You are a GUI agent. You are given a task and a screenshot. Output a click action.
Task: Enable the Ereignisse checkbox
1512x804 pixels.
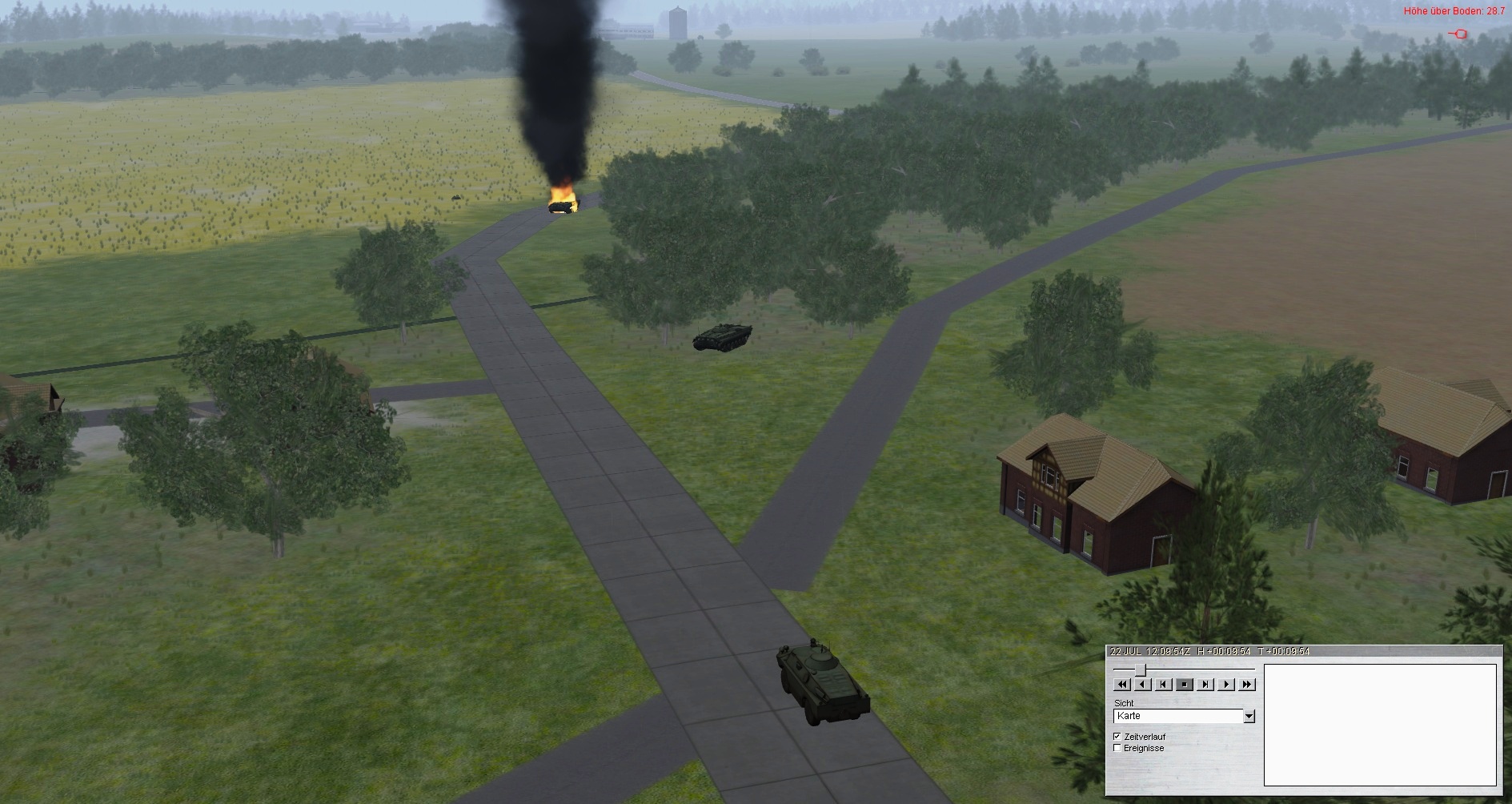click(1117, 748)
